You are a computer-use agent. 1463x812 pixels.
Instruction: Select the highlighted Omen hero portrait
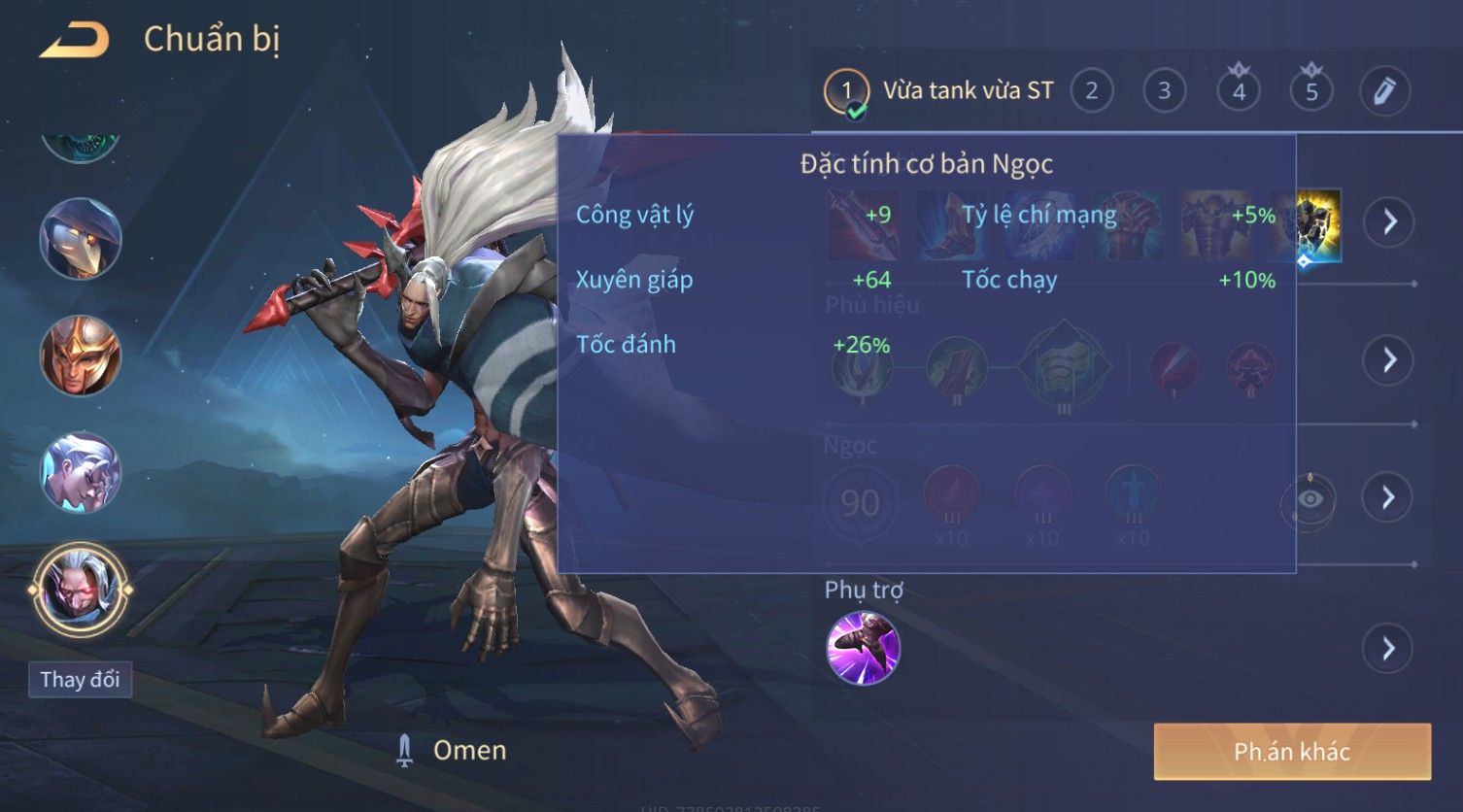click(80, 589)
